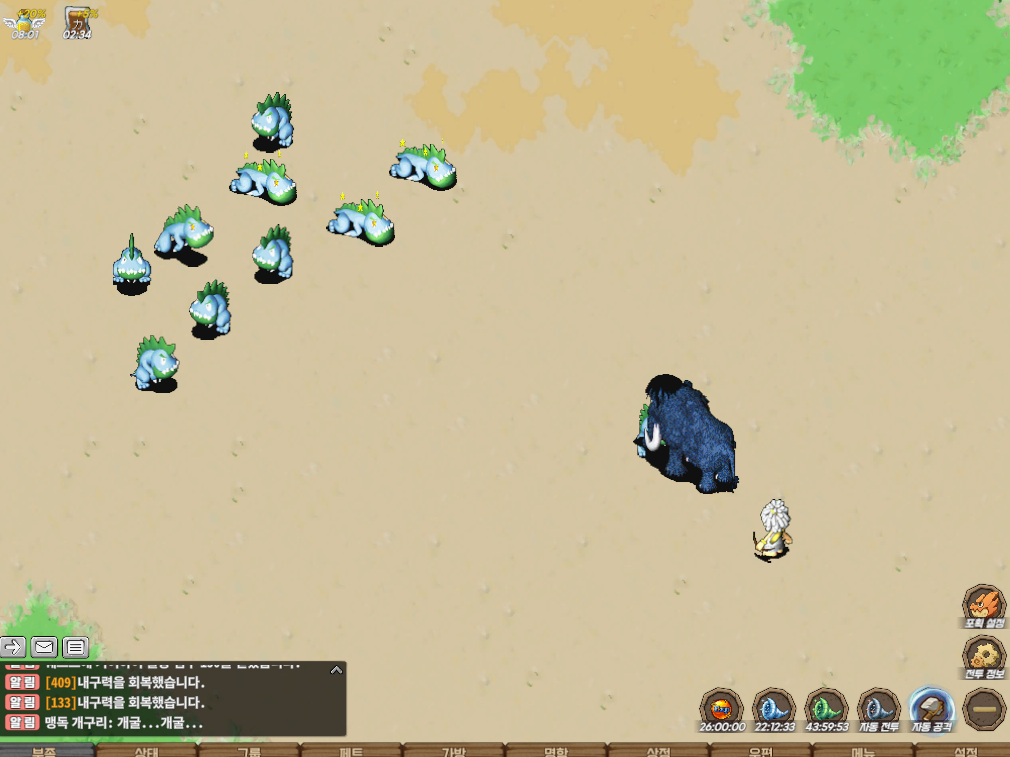Open the 우편 mail menu tab
The height and width of the screenshot is (757, 1010).
click(761, 750)
